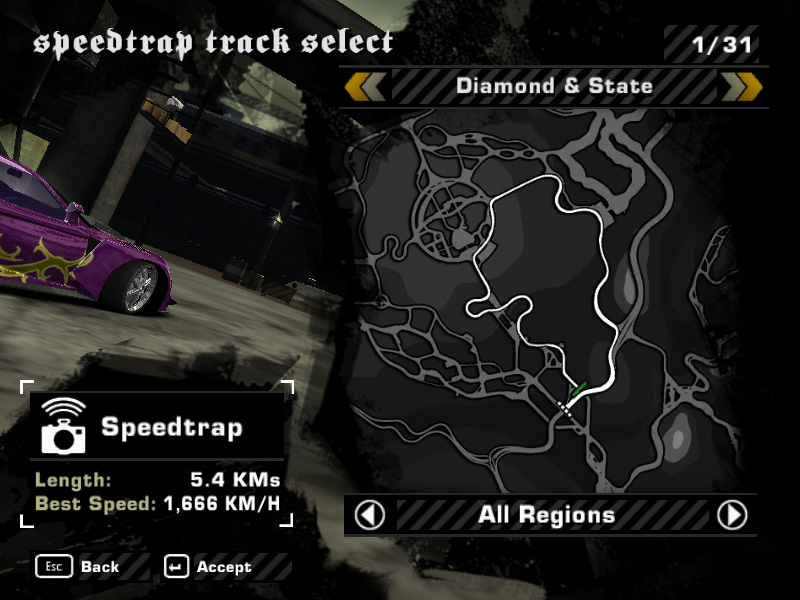Screen dimensions: 800x600
Task: Select the Diamond & State track name bar
Action: tap(554, 86)
